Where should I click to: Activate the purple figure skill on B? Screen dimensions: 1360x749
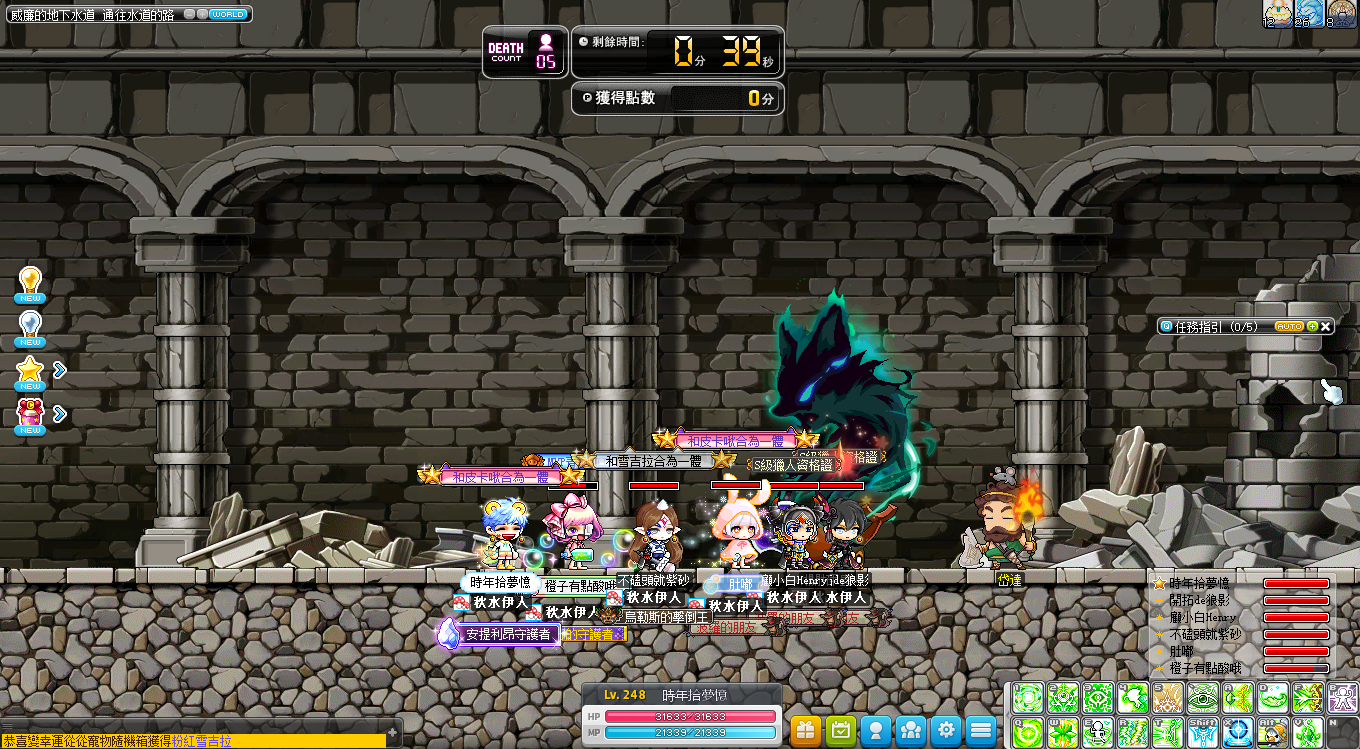(x=1342, y=697)
